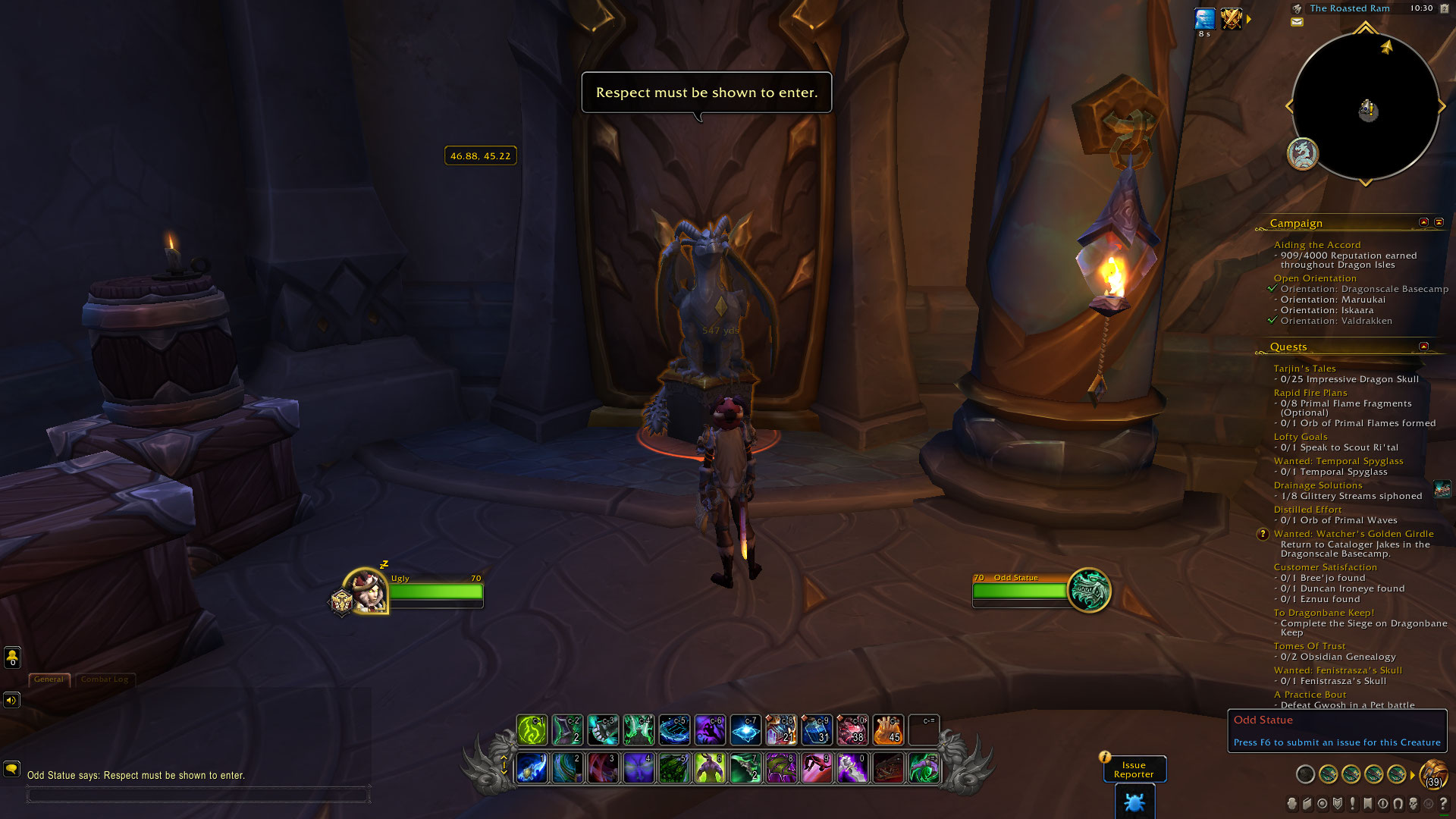Viewport: 1456px width, 819px height.
Task: Select the General chat tab
Action: (49, 679)
